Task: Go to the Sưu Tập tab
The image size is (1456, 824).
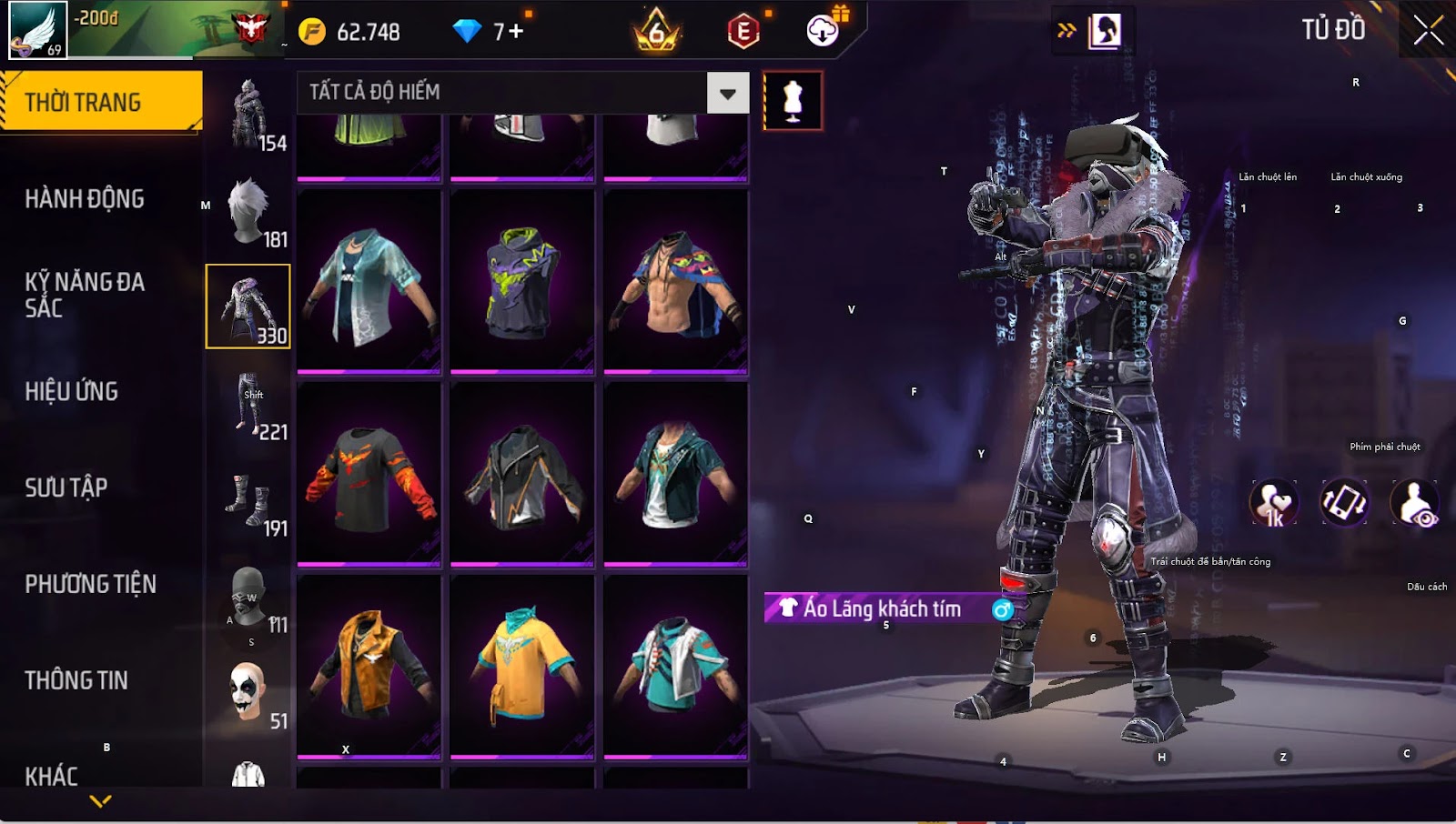Action: click(66, 487)
